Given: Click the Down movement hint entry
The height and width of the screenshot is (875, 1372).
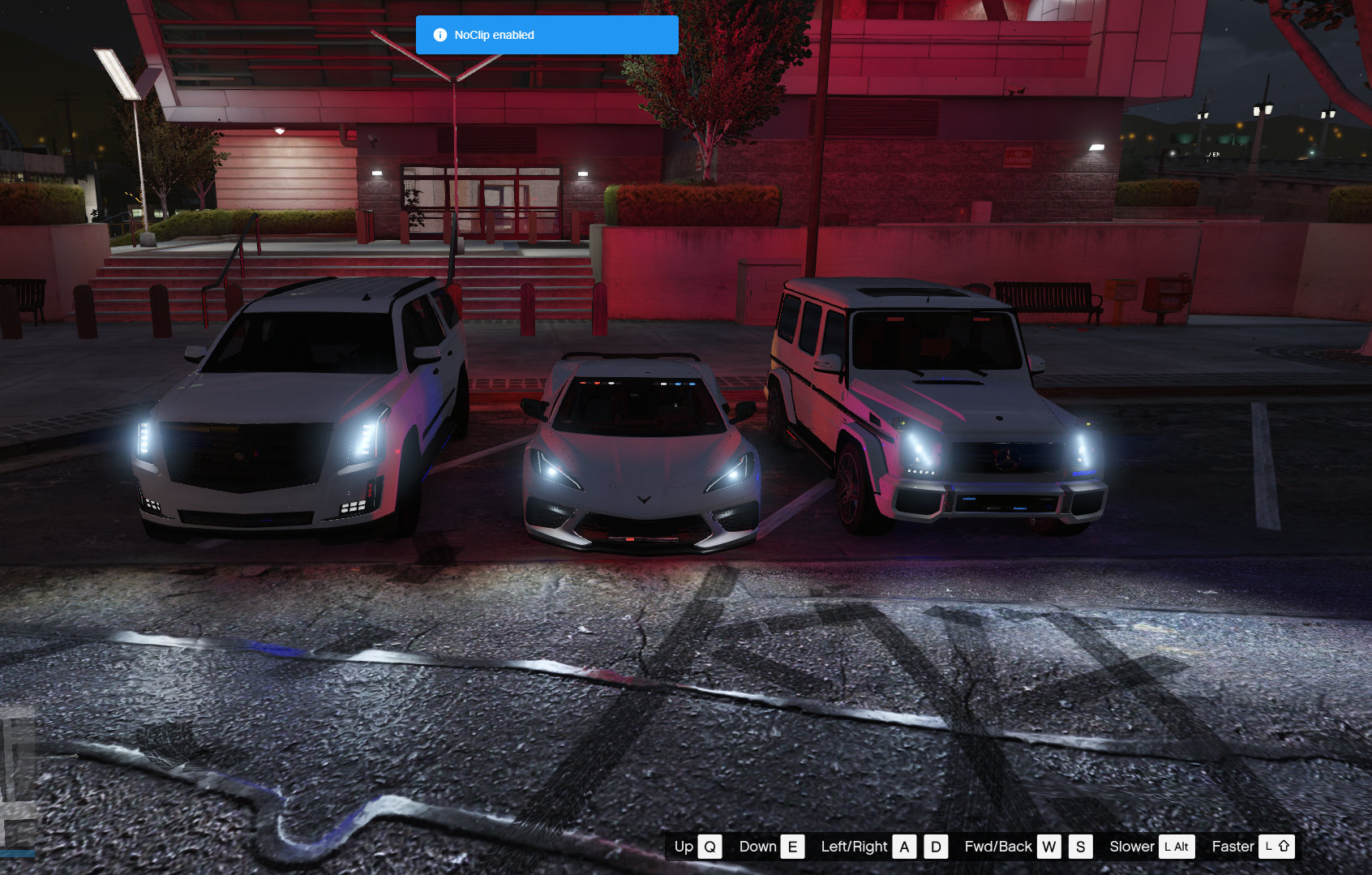Looking at the screenshot, I should [758, 847].
